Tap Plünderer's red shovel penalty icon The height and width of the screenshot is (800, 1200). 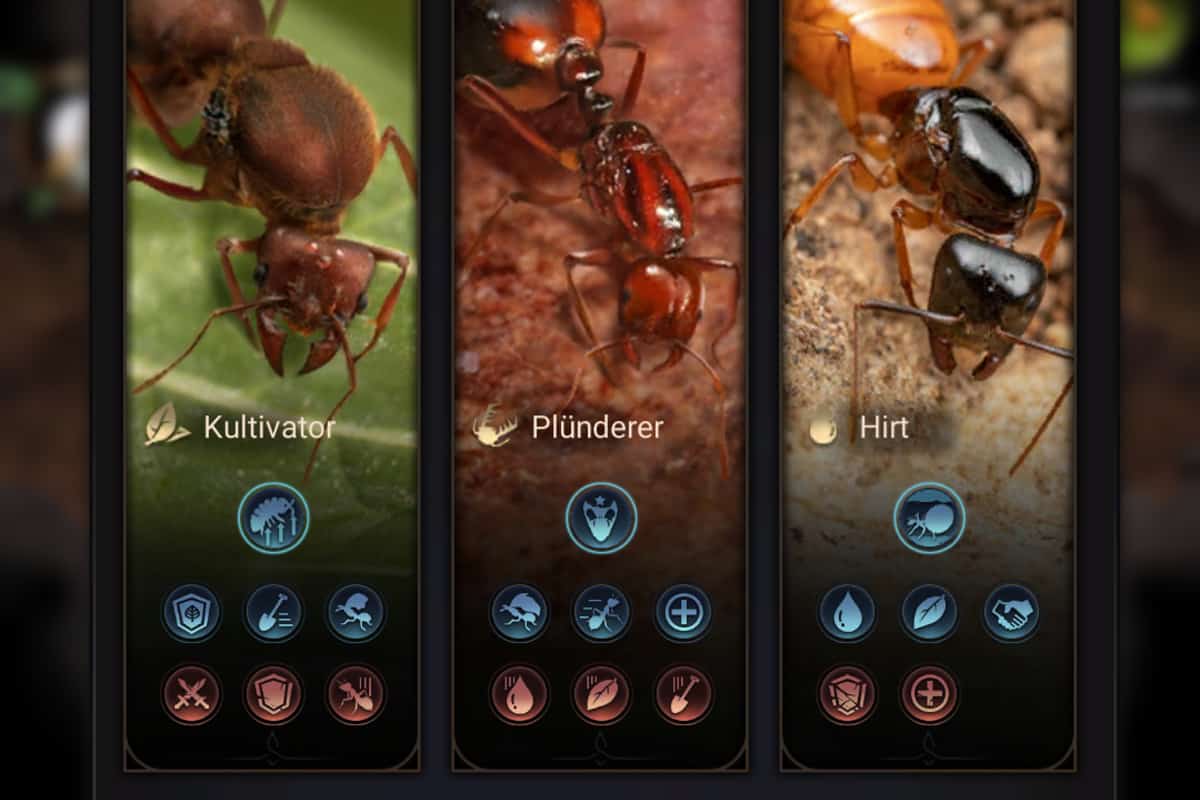(x=683, y=693)
